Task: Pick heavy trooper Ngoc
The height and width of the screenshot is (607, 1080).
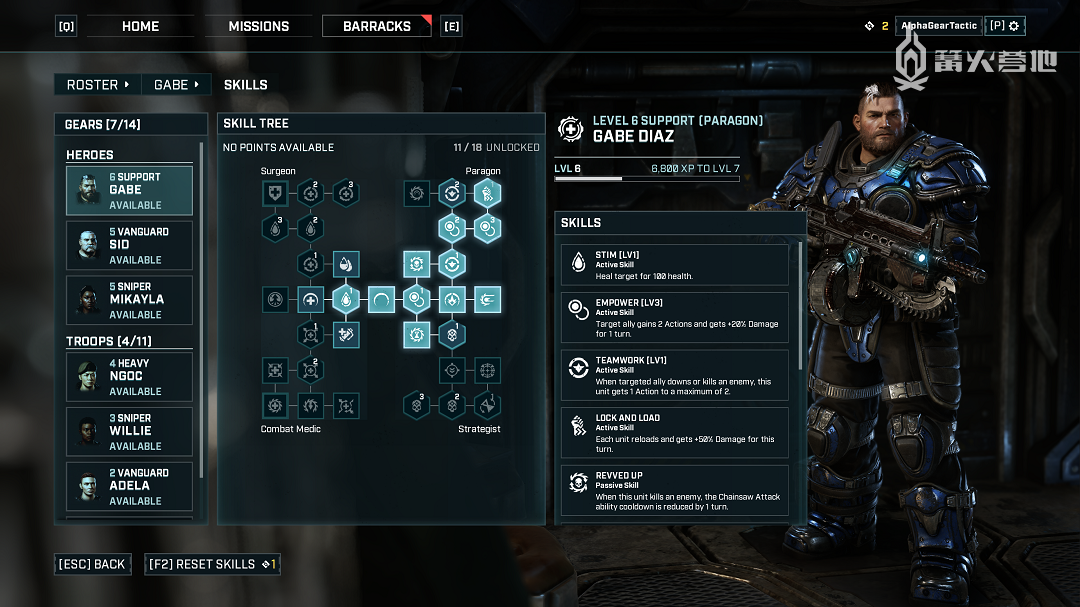Action: pyautogui.click(x=129, y=377)
